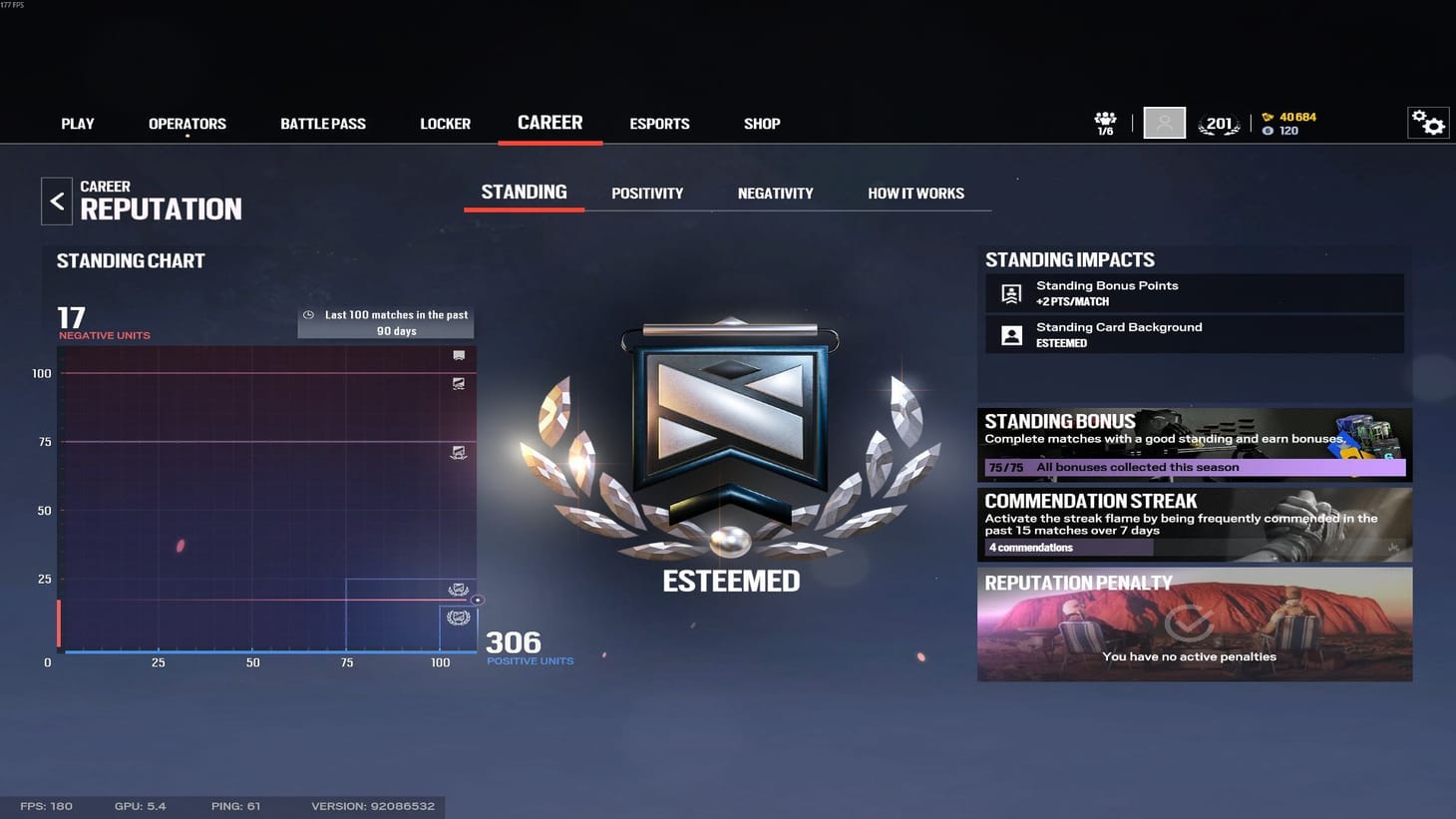Click the back arrow beside CAREER REPUTATION

(57, 201)
